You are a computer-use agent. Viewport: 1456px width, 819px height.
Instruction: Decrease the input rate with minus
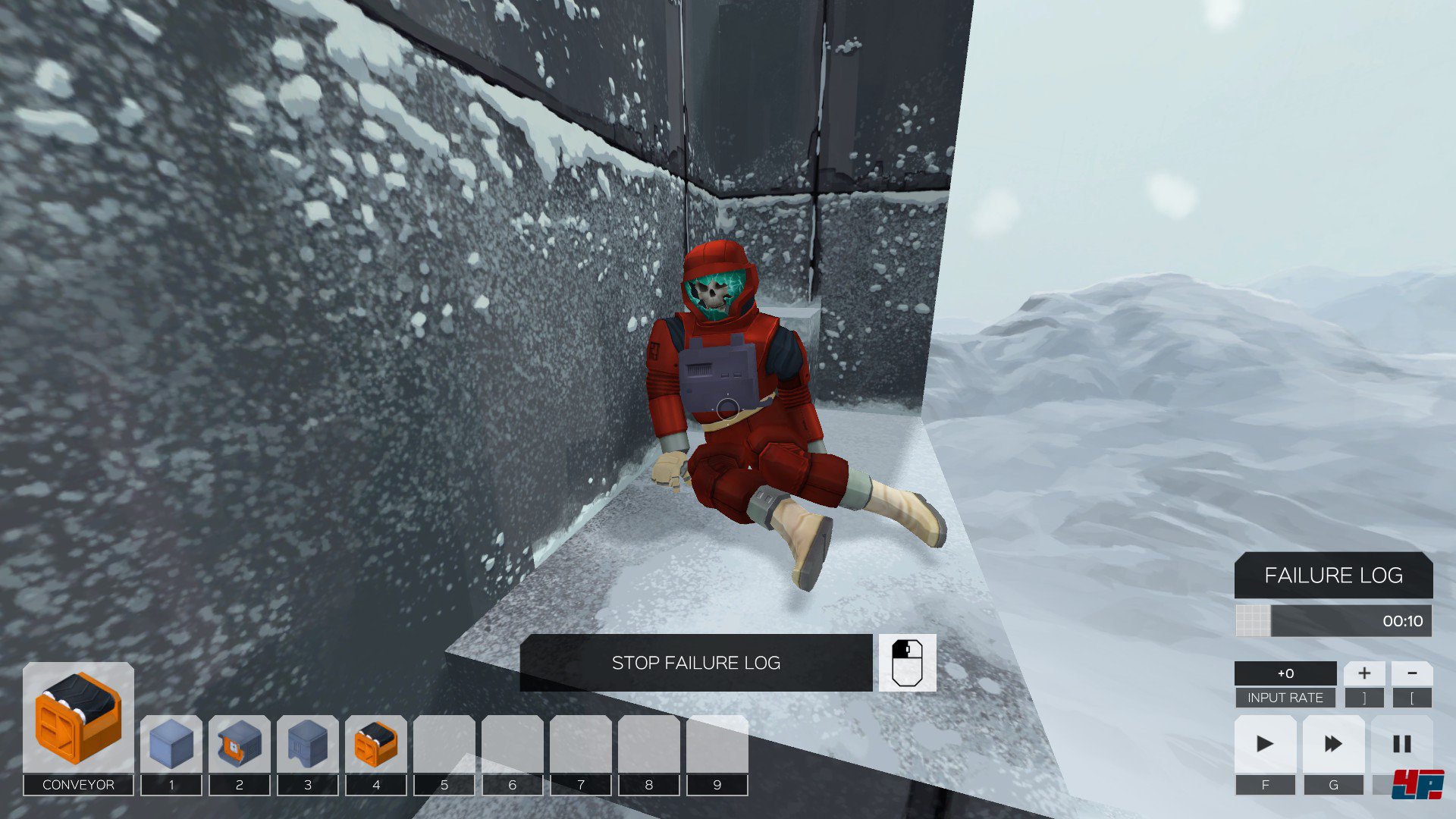(x=1412, y=673)
